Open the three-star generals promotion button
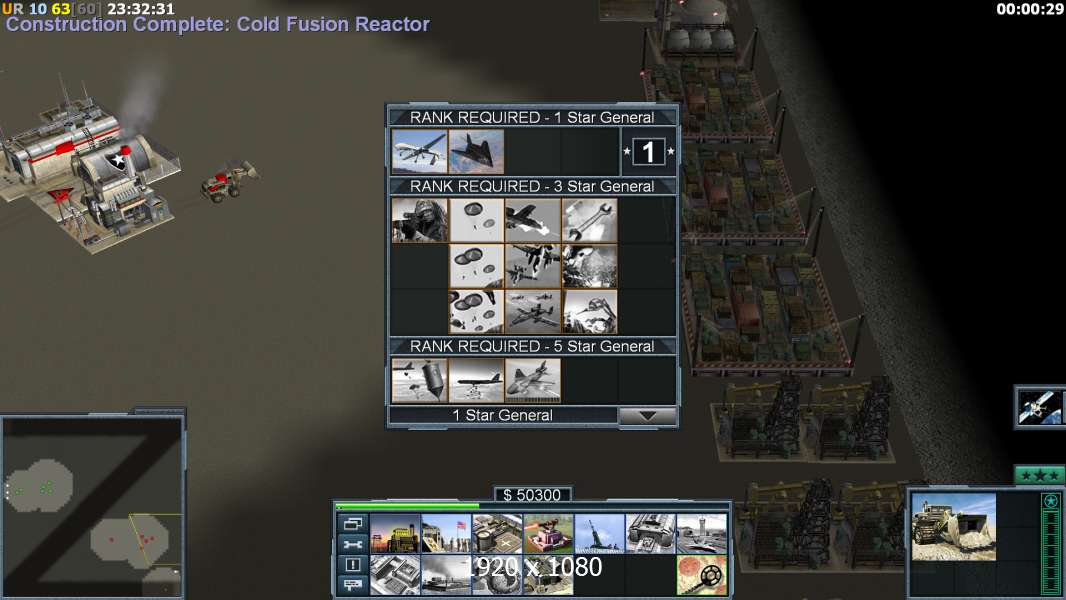 (1039, 475)
